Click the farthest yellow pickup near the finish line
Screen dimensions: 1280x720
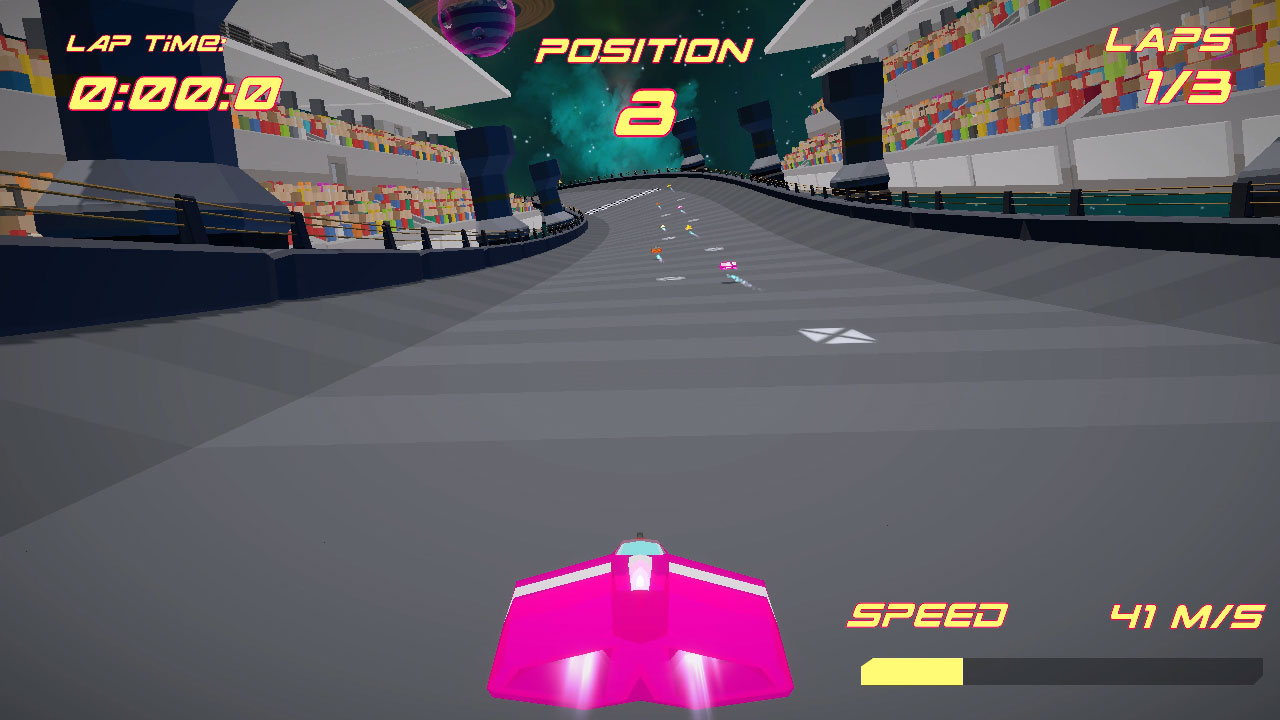tap(667, 186)
